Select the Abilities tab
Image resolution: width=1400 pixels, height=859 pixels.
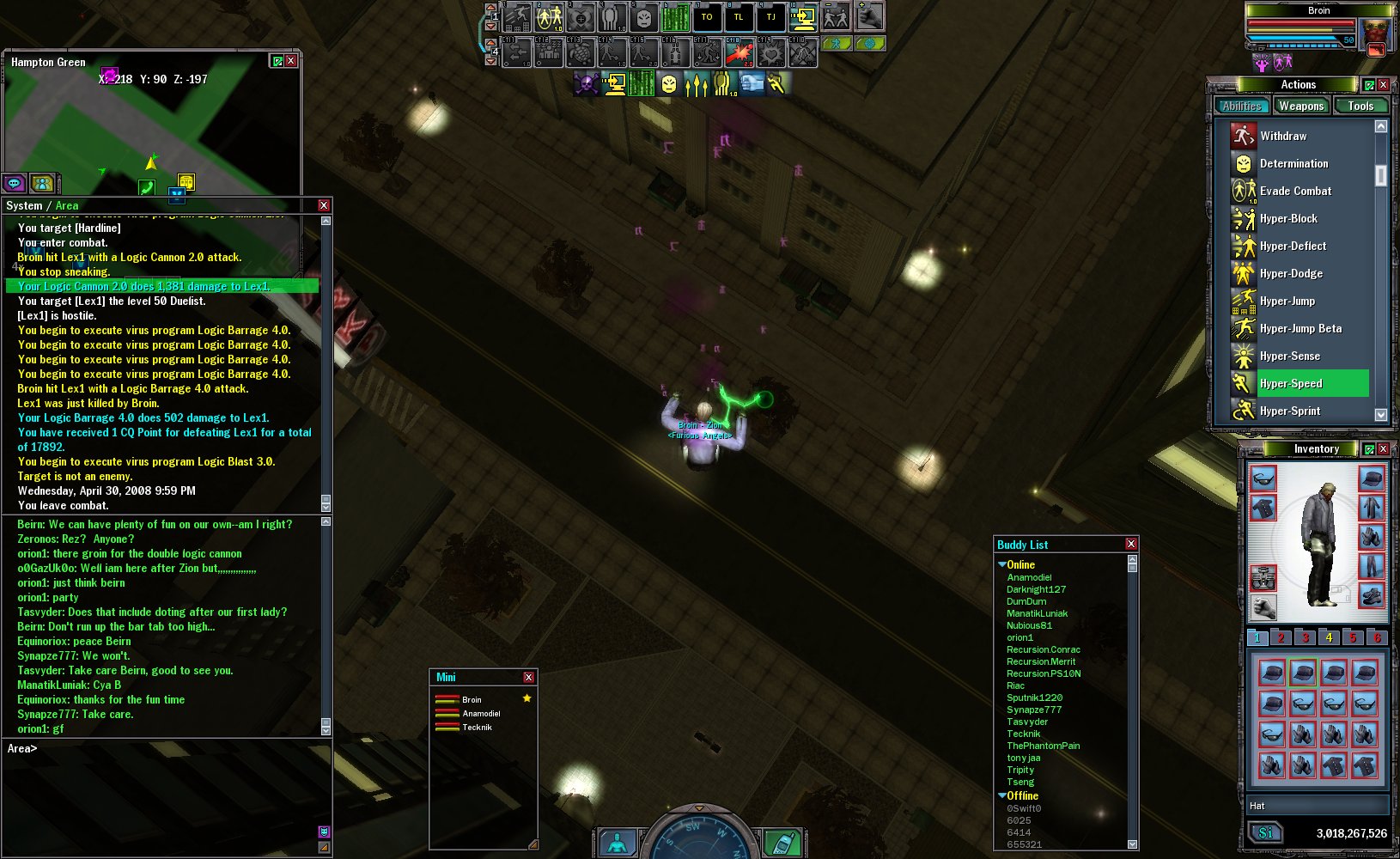pos(1242,107)
